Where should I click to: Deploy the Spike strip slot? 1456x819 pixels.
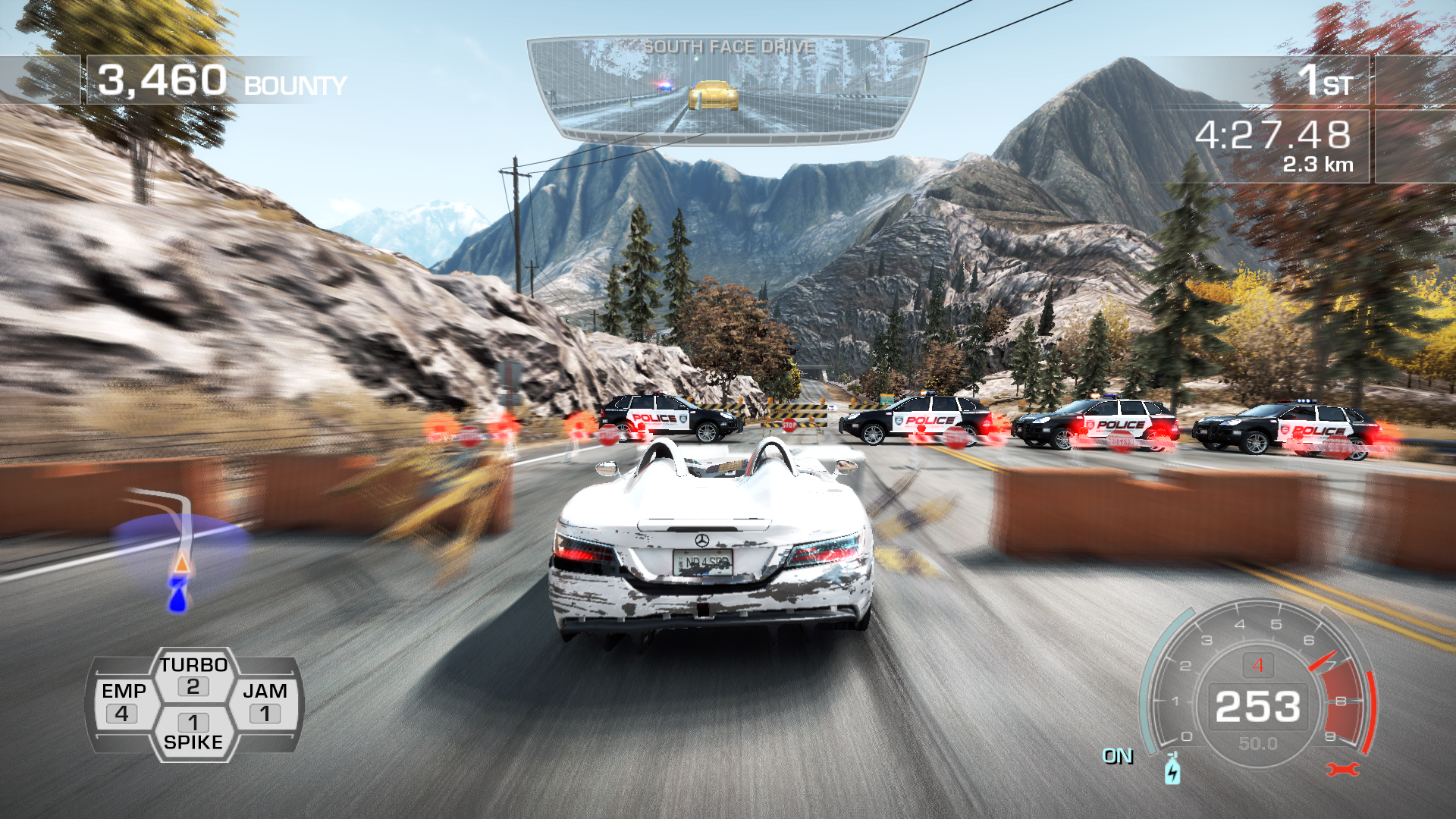point(193,732)
